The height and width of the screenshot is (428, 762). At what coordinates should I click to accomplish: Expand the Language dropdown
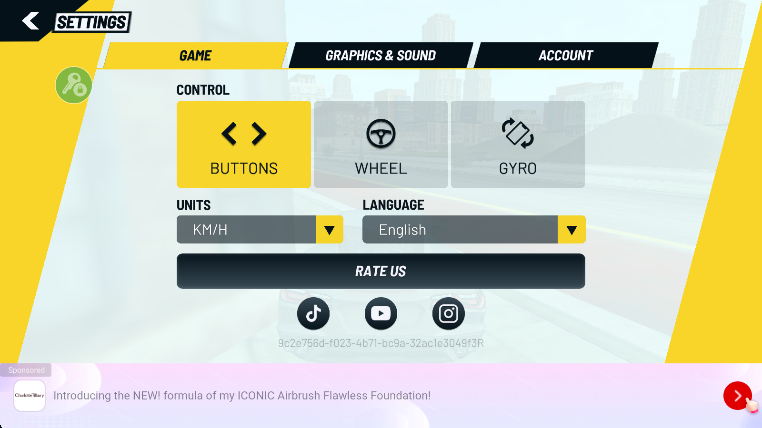(x=473, y=230)
